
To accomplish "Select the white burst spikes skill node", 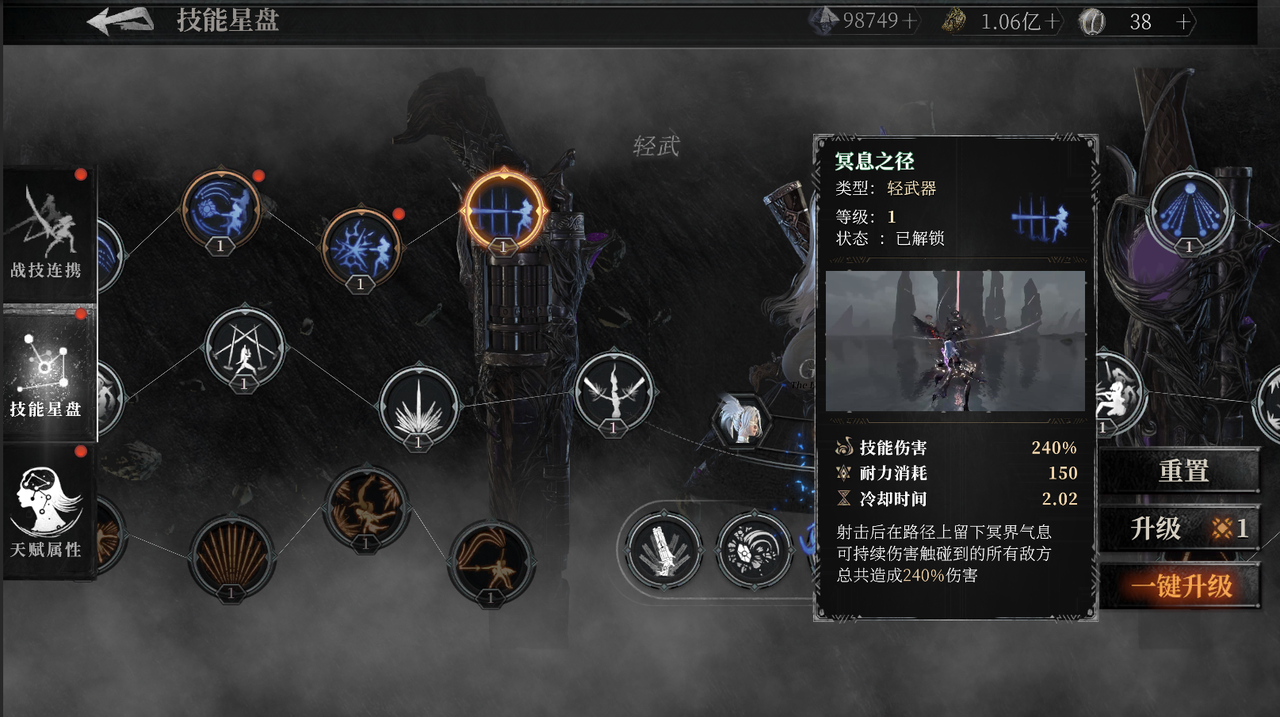I will tap(420, 405).
